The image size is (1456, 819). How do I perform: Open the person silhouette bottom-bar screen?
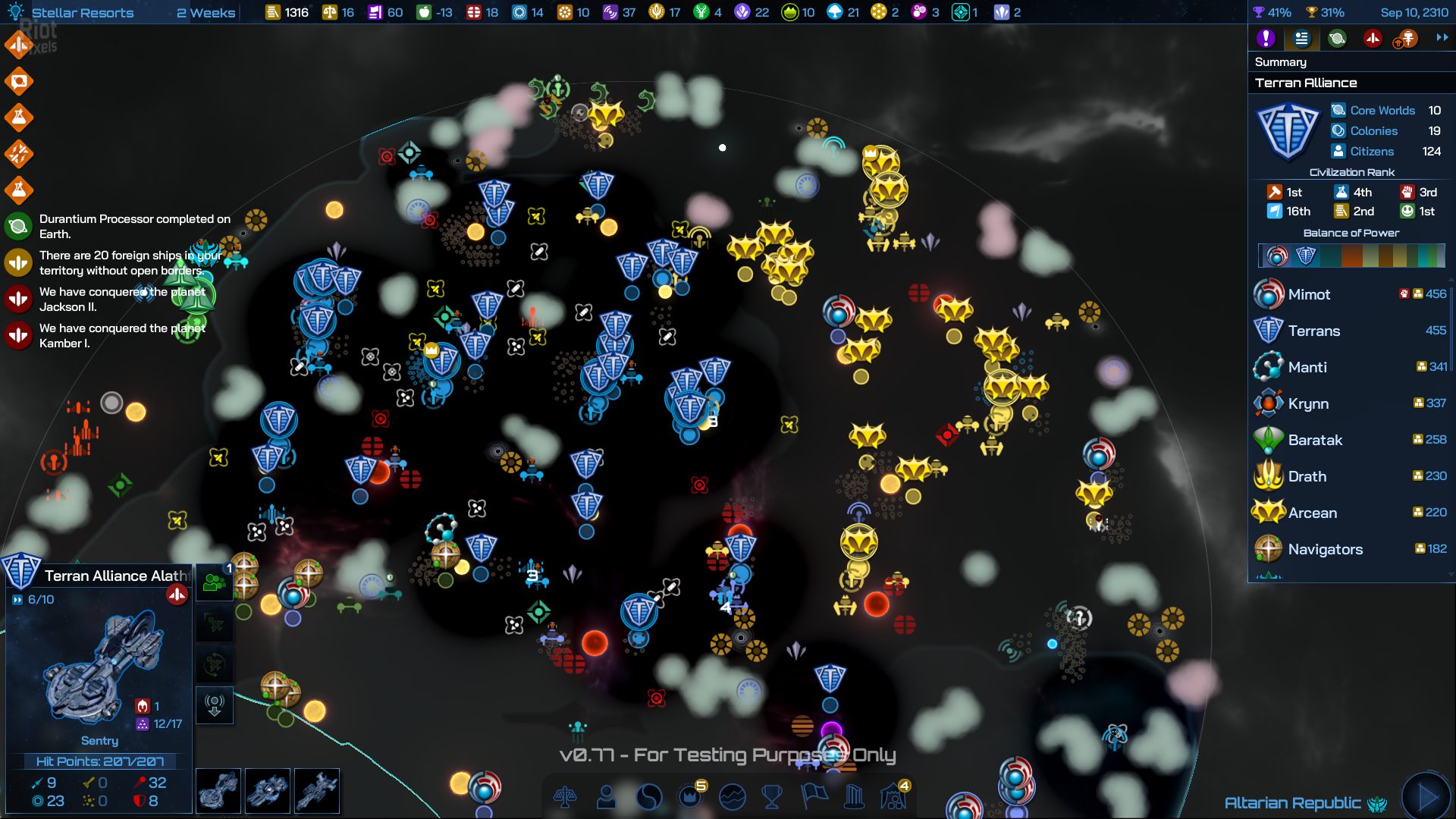click(x=607, y=797)
